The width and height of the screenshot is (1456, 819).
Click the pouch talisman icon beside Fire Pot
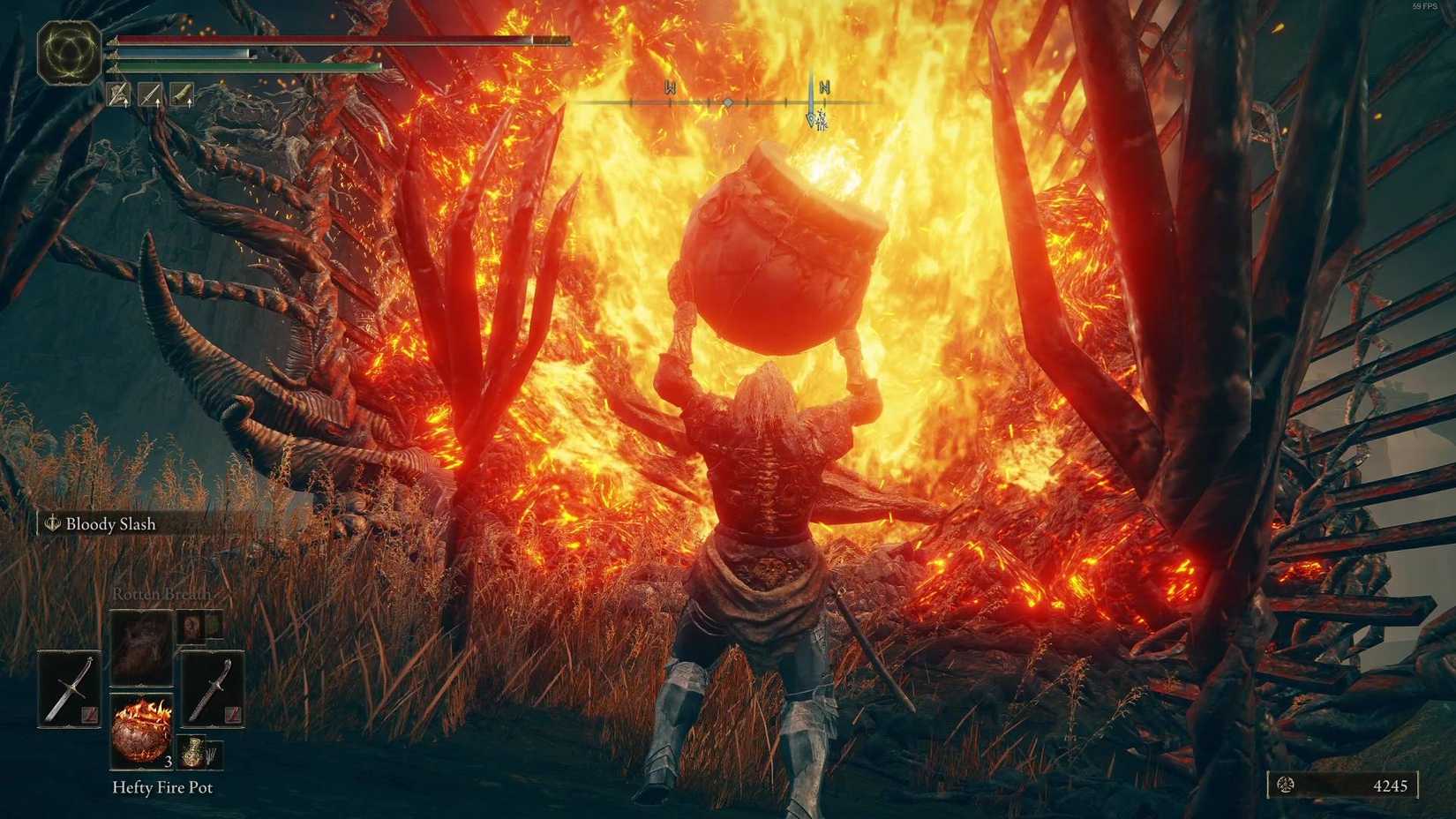pyautogui.click(x=193, y=752)
